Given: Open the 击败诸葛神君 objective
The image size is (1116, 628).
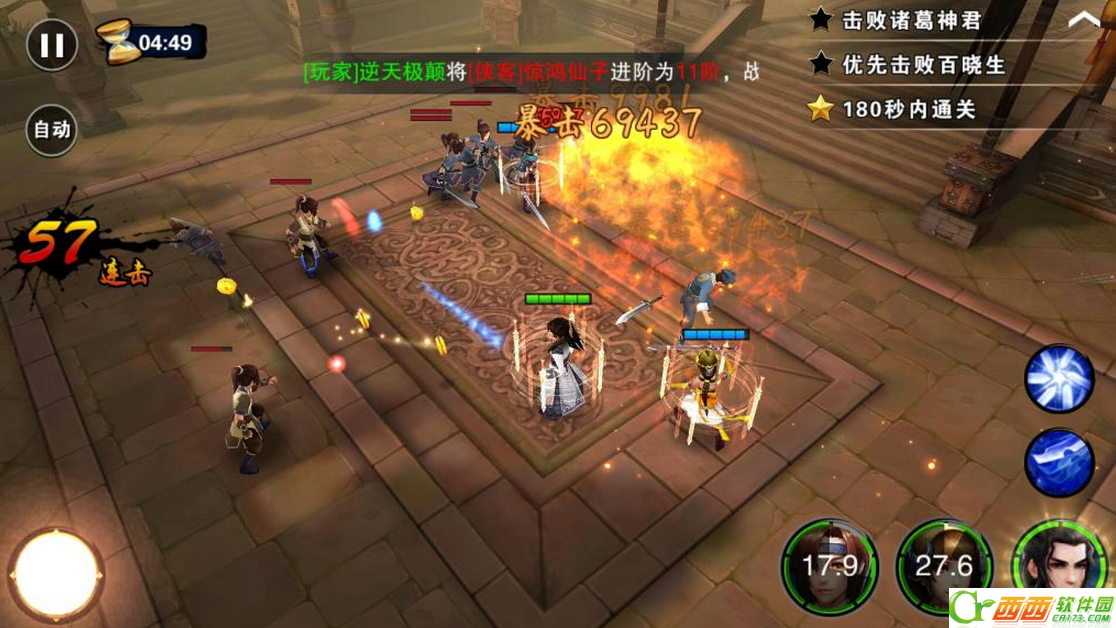Looking at the screenshot, I should coord(910,20).
